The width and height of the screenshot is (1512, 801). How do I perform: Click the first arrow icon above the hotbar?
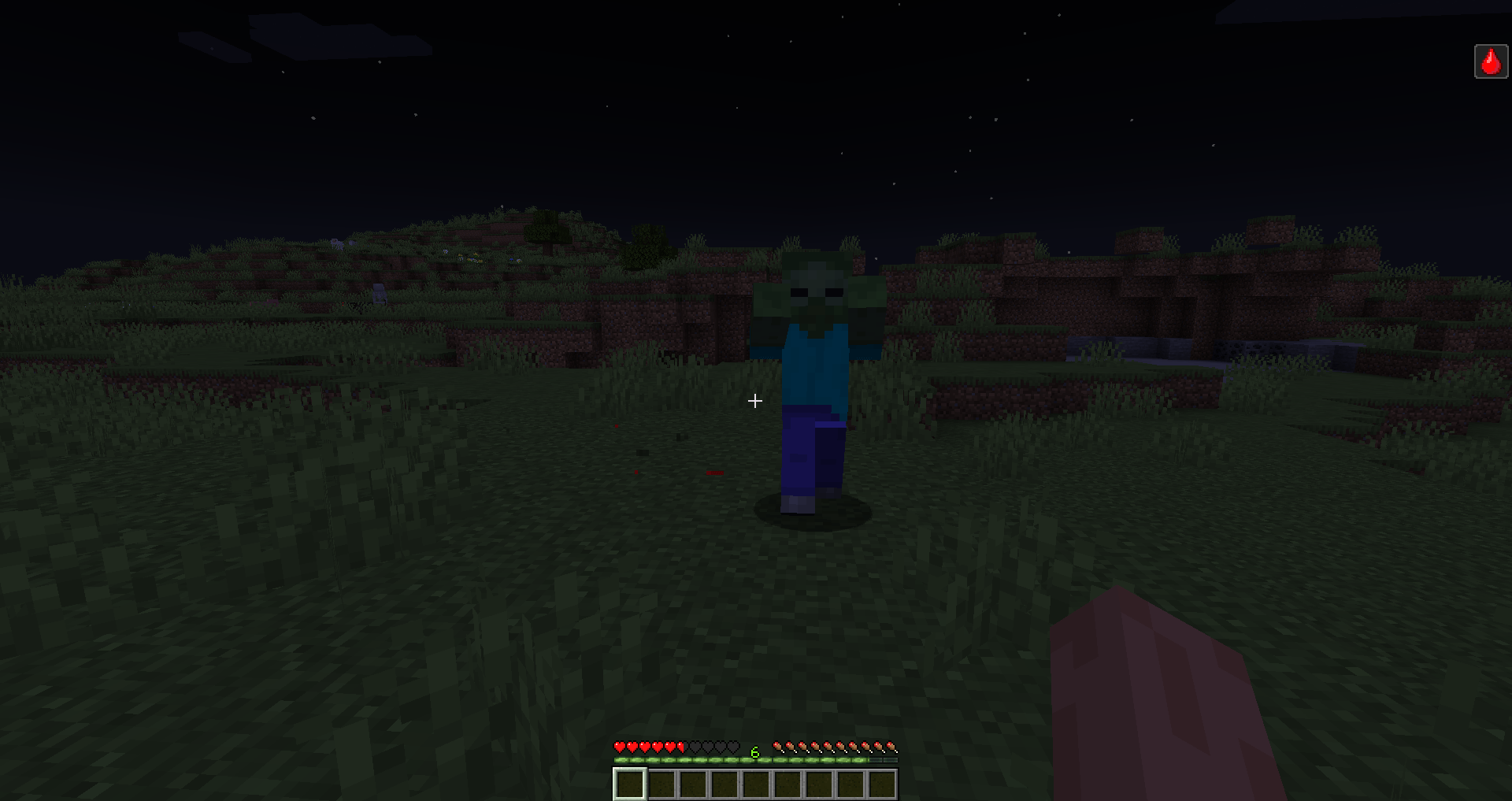pyautogui.click(x=779, y=747)
